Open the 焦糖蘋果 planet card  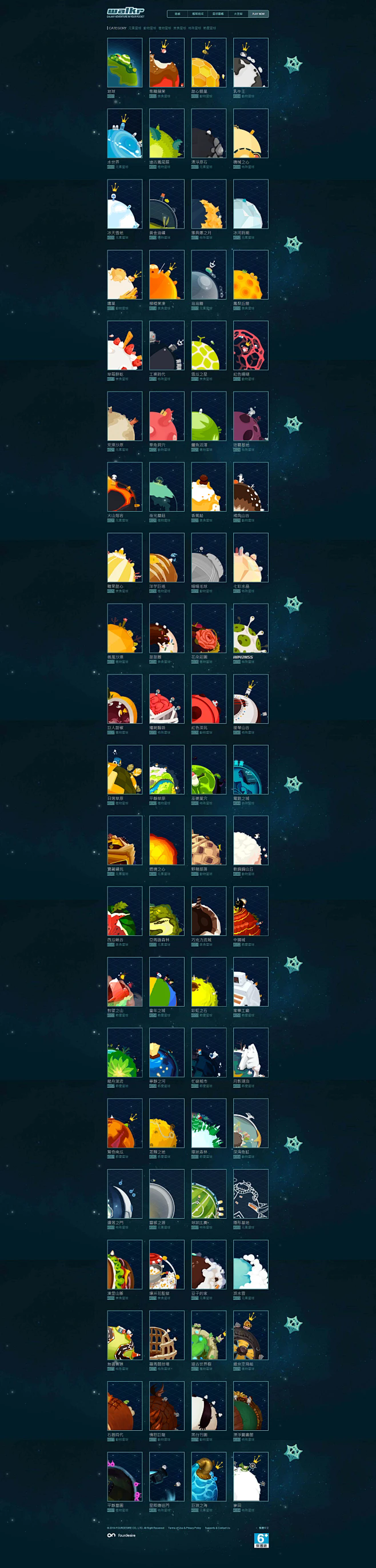[x=167, y=63]
